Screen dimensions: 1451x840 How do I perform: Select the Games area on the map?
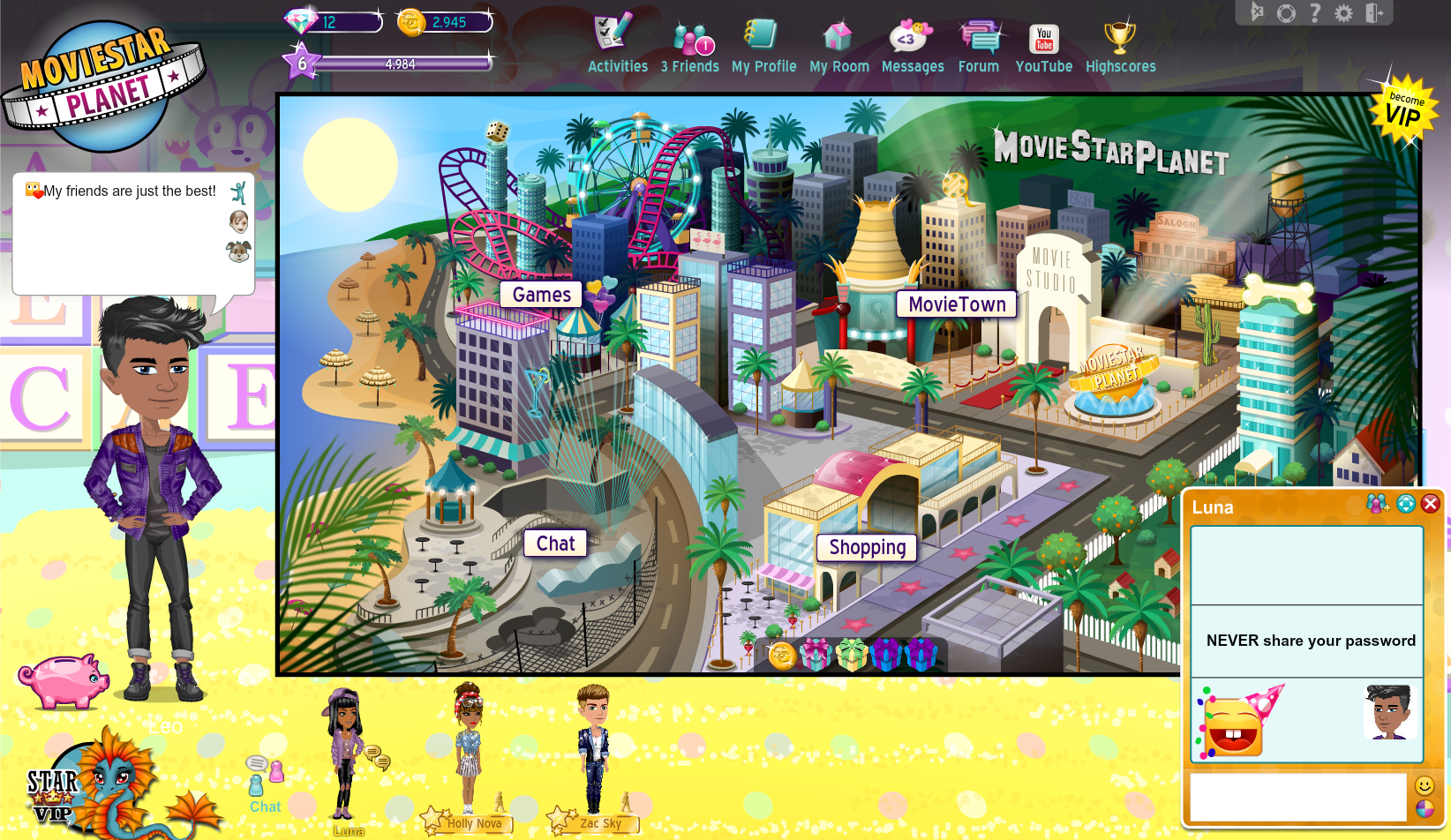(x=541, y=295)
